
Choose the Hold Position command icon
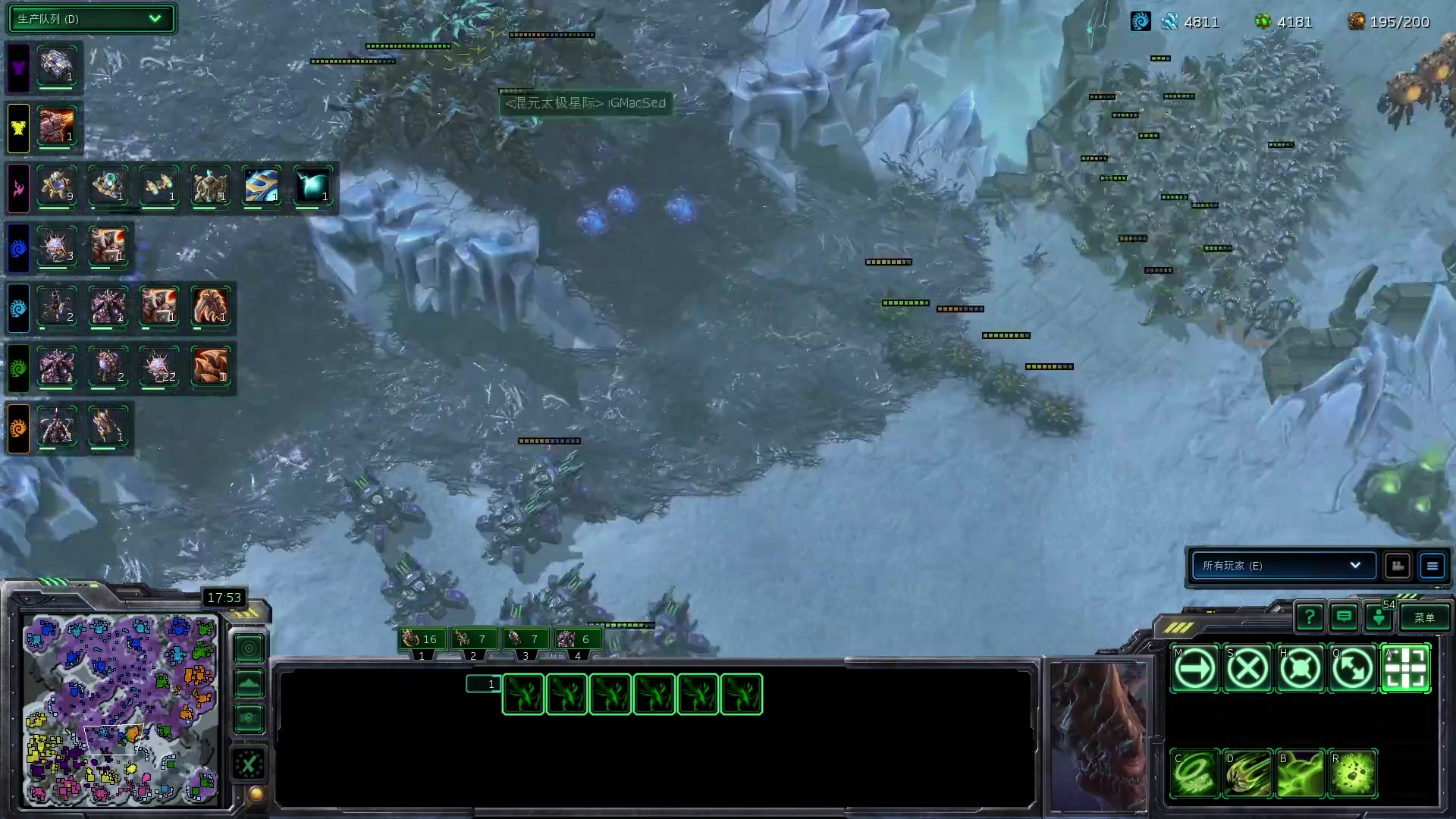coord(1301,669)
